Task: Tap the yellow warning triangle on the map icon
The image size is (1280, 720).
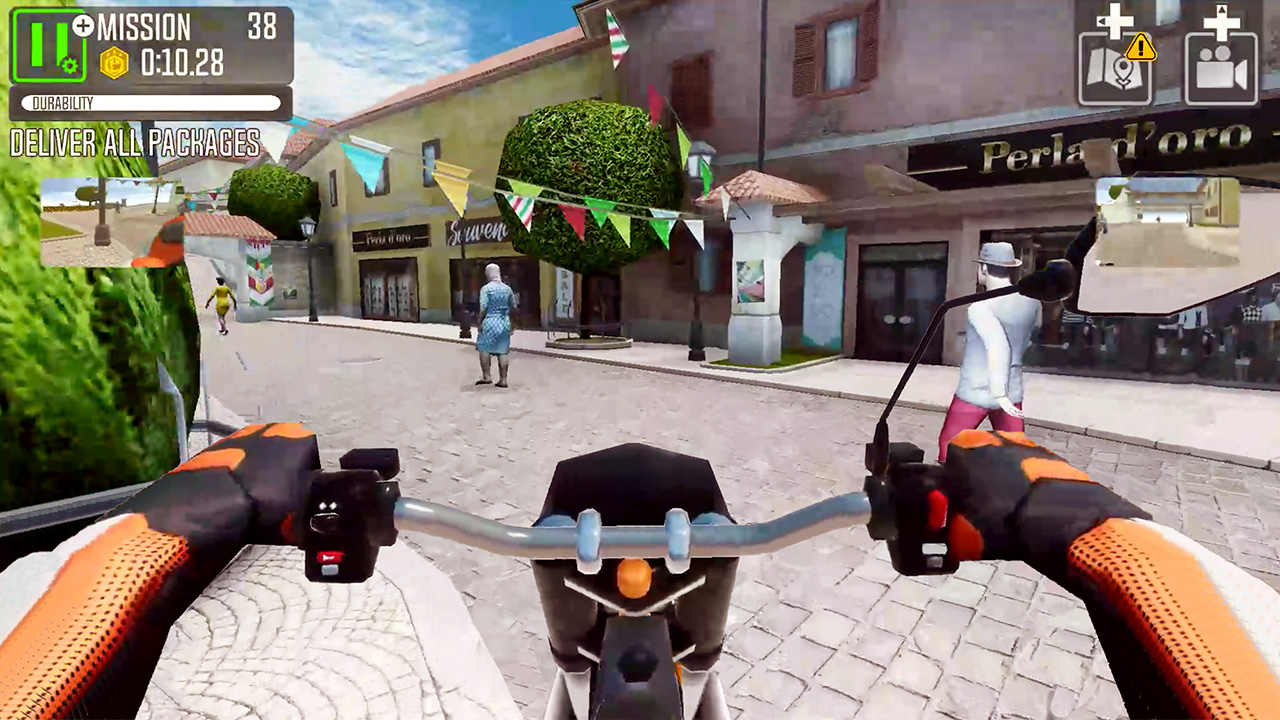Action: 1141,46
